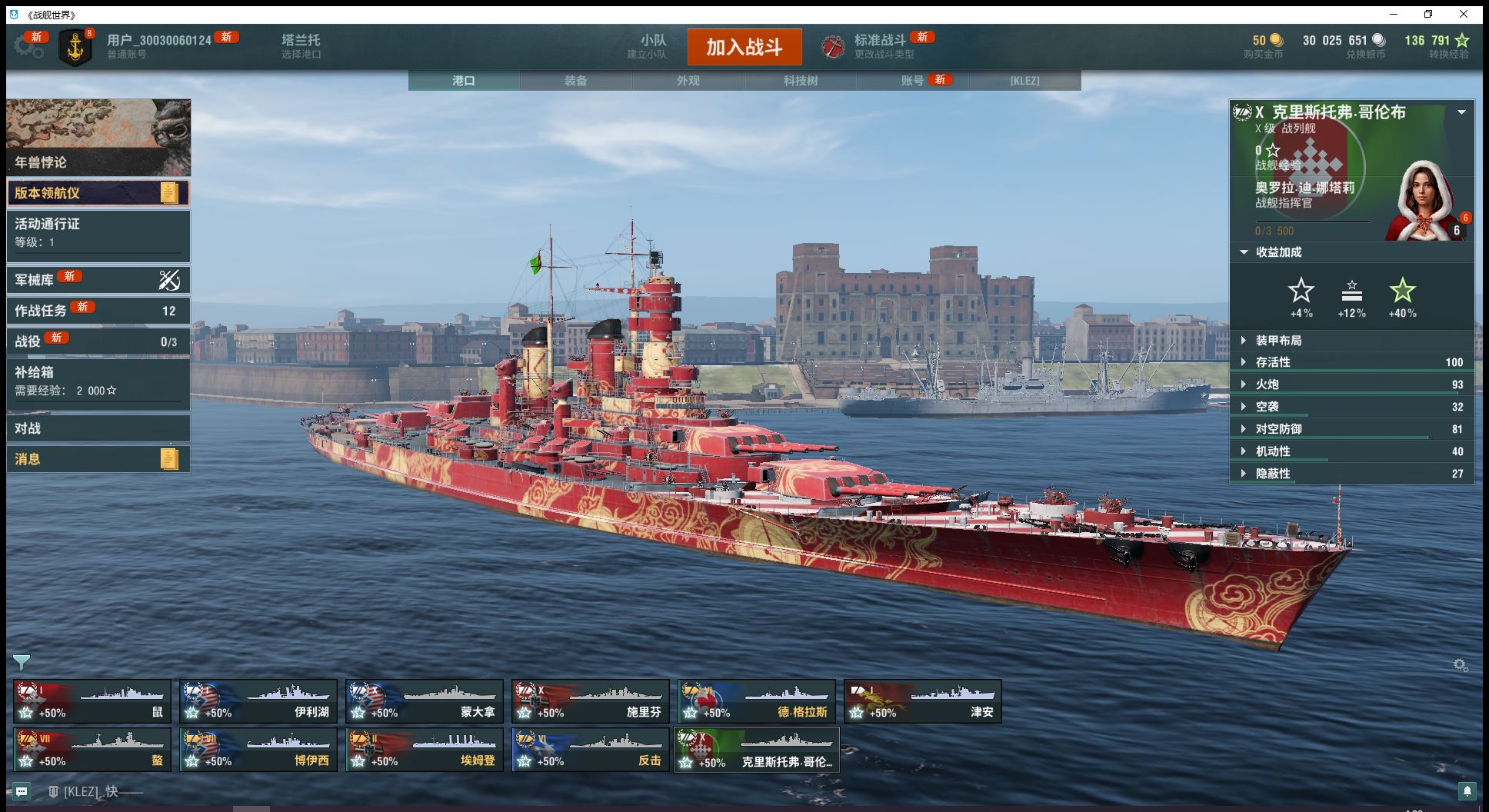Open 军械库 armory menu

[98, 280]
